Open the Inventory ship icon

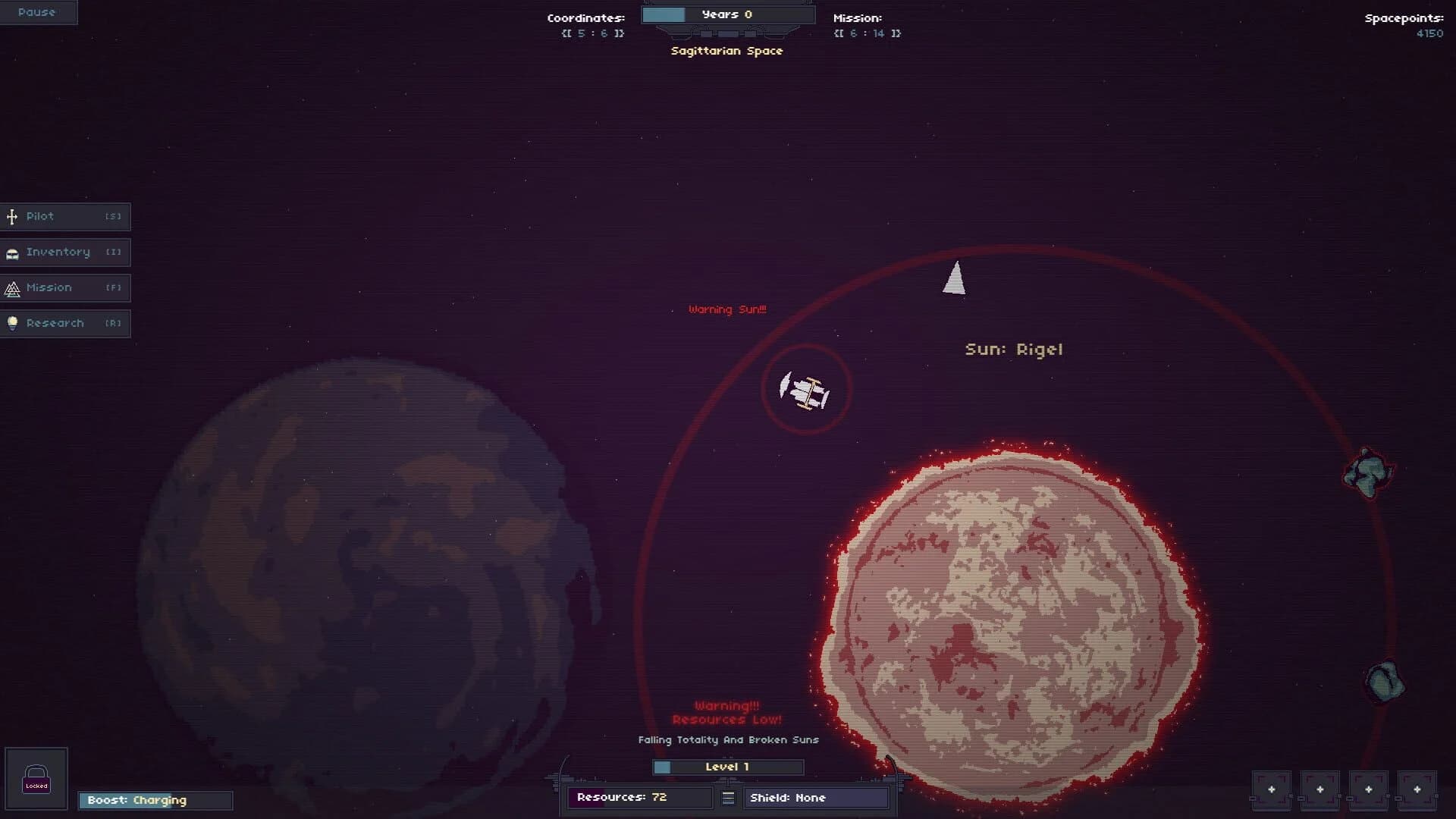click(x=11, y=252)
